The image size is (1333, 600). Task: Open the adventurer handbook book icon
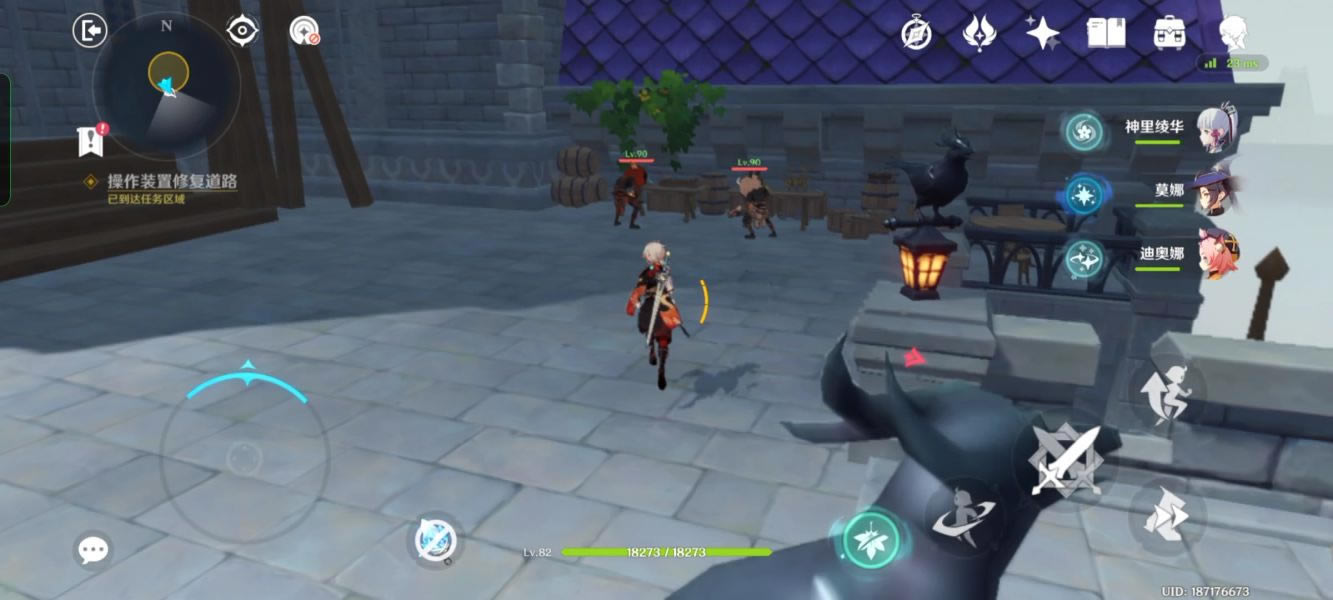pyautogui.click(x=1106, y=33)
